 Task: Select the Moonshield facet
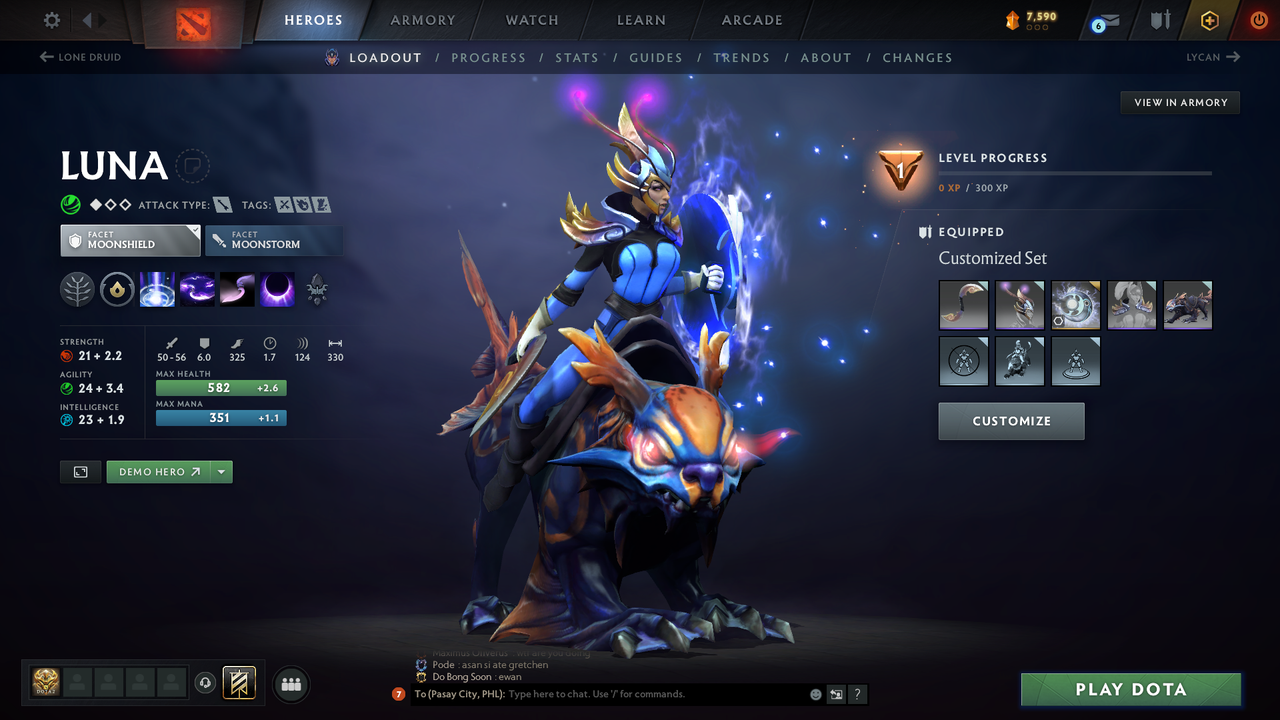130,240
